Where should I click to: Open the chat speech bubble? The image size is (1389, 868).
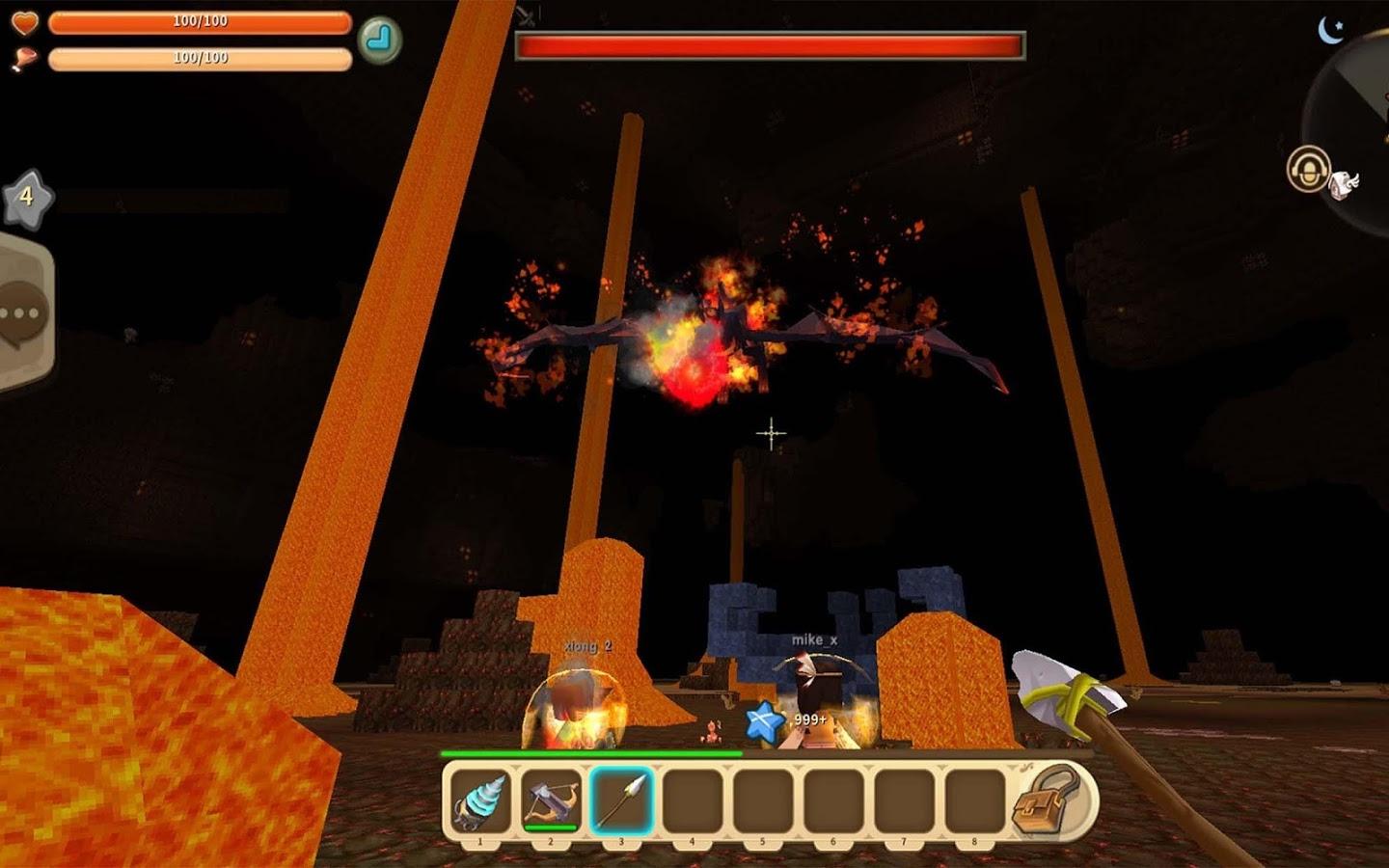(x=21, y=314)
